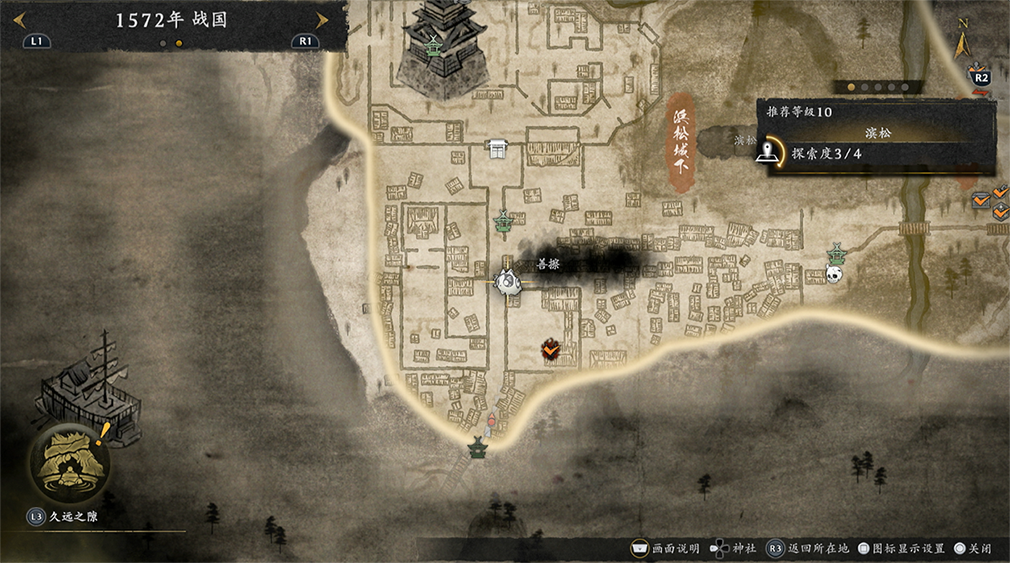The image size is (1010, 563).
Task: Open the 久远之隙 hub icon
Action: [x=69, y=460]
